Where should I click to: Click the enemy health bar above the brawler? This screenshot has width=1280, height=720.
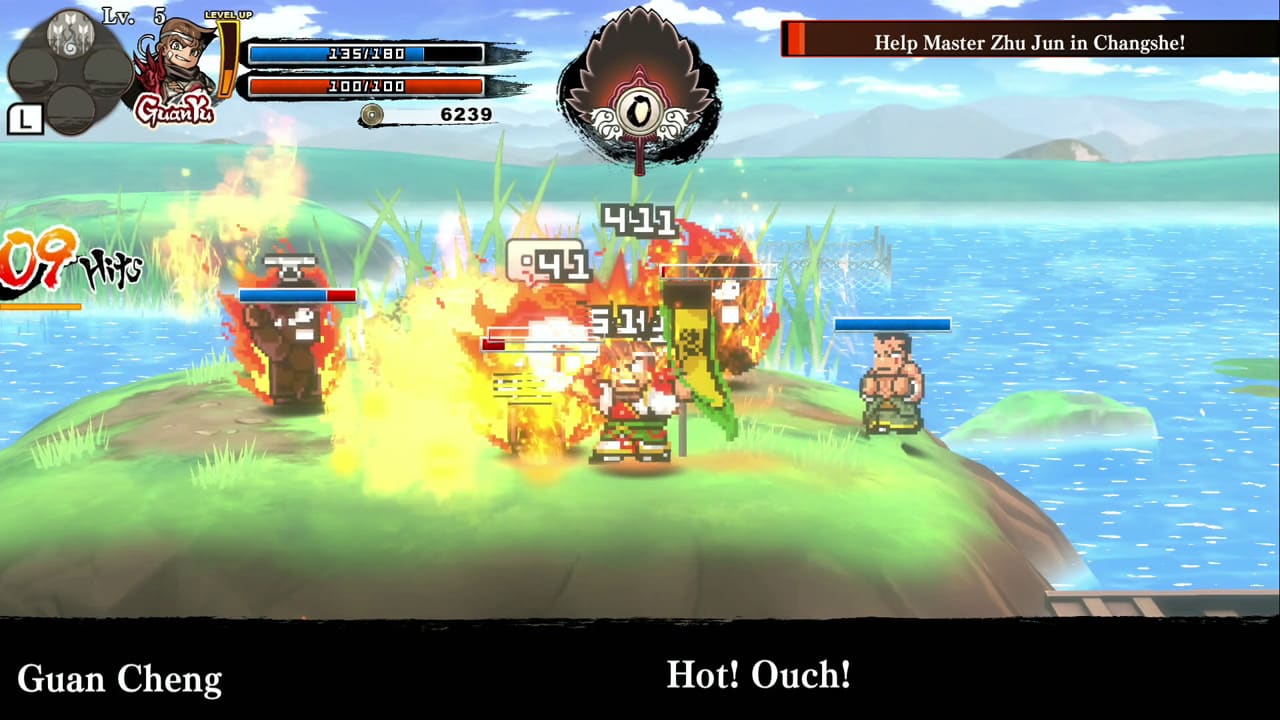[893, 323]
